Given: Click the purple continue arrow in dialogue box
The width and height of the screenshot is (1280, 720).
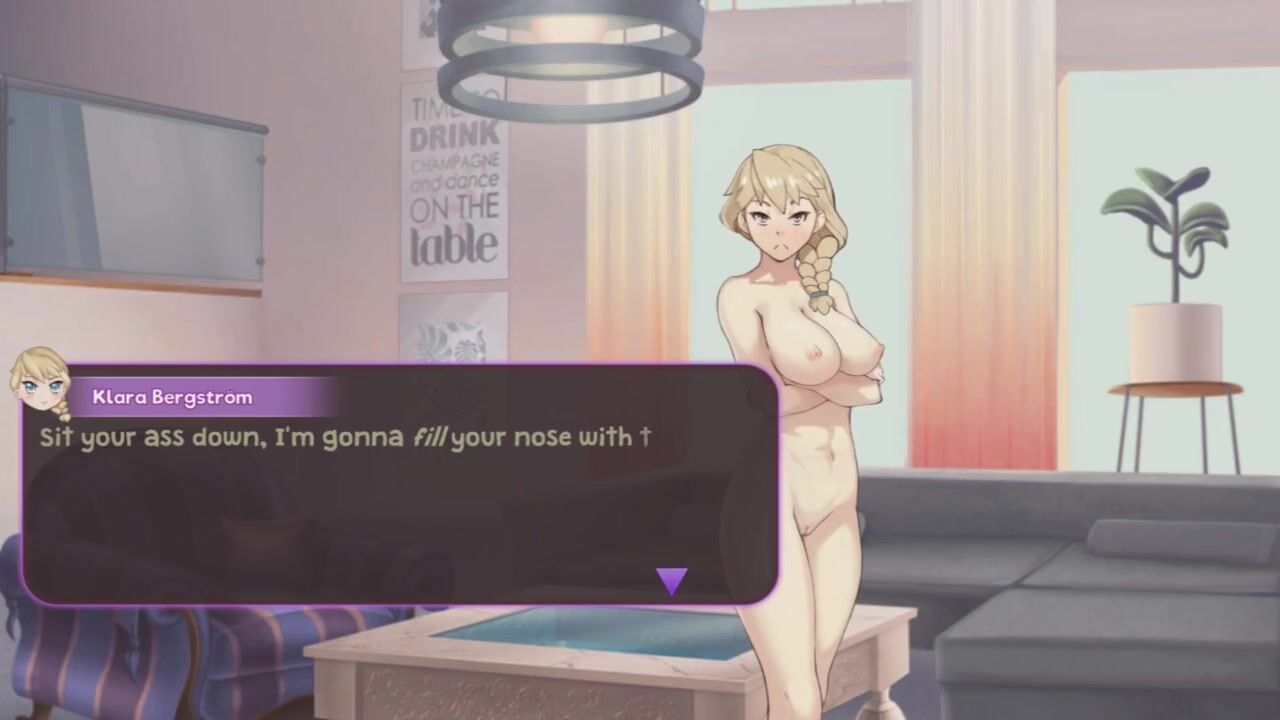Looking at the screenshot, I should click(x=671, y=580).
